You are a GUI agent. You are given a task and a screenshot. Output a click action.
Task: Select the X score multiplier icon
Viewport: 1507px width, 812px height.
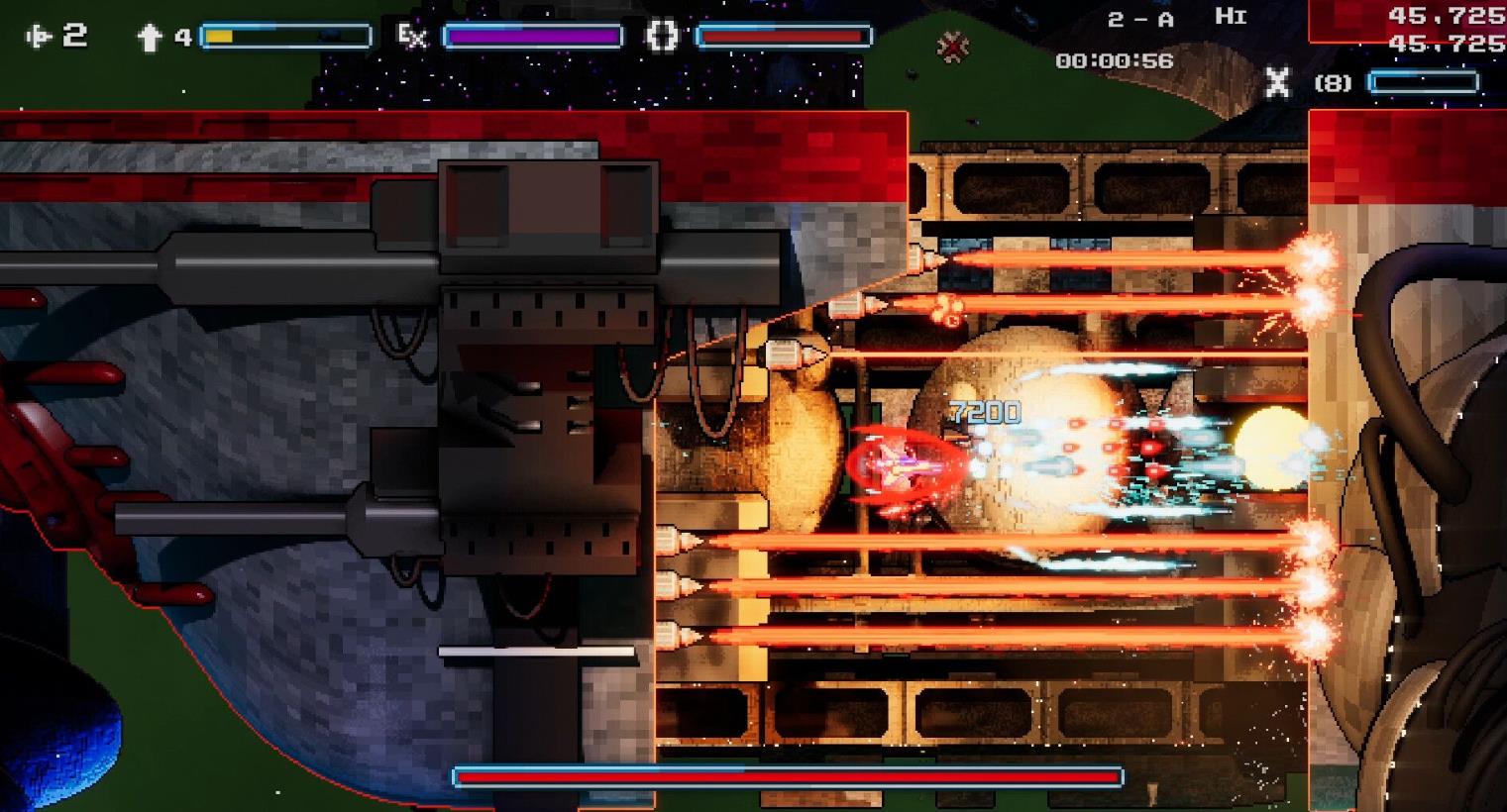(1277, 82)
